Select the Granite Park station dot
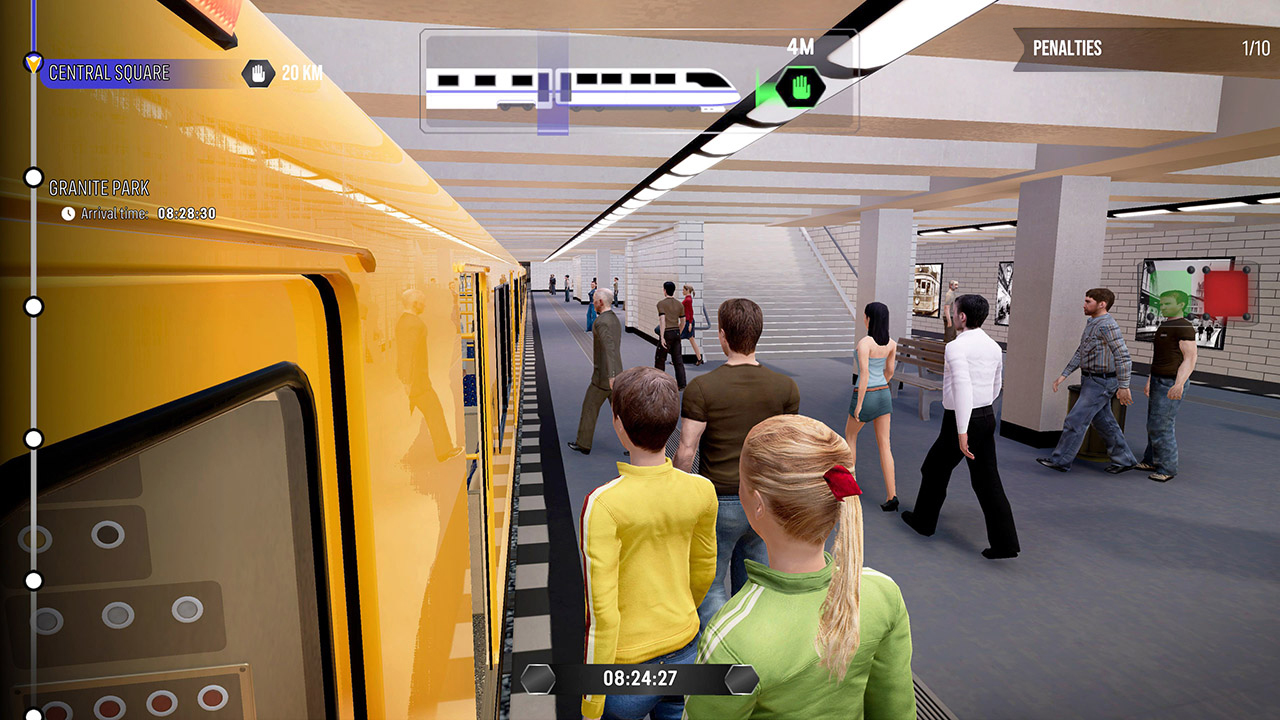The width and height of the screenshot is (1280, 720). pyautogui.click(x=34, y=176)
